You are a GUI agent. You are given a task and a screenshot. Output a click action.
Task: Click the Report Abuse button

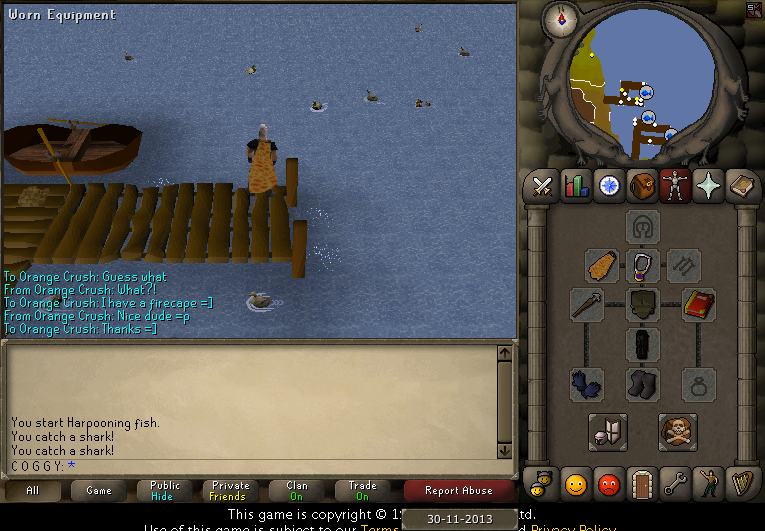(458, 490)
